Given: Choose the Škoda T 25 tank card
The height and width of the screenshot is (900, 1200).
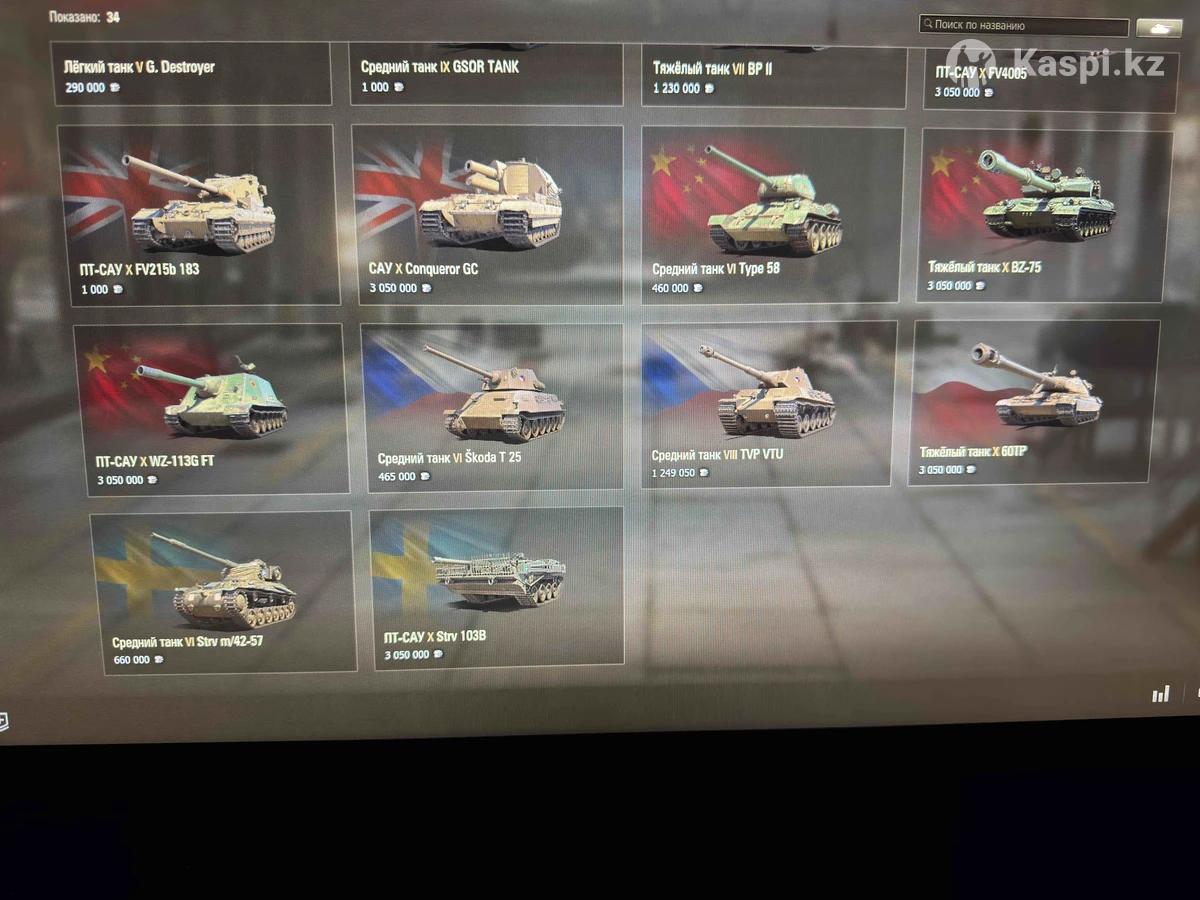Looking at the screenshot, I should pyautogui.click(x=491, y=406).
